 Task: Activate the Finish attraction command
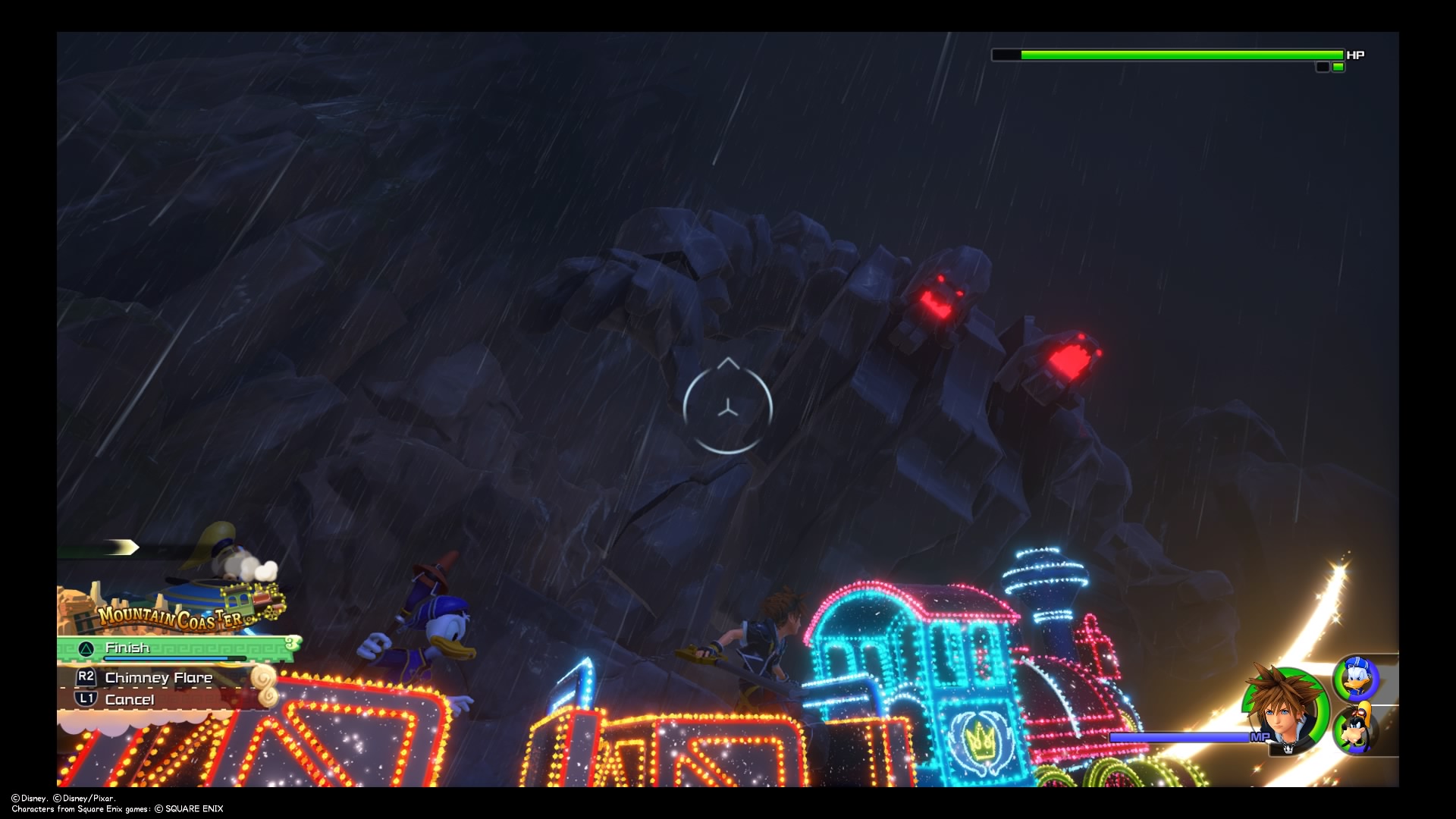tap(129, 648)
